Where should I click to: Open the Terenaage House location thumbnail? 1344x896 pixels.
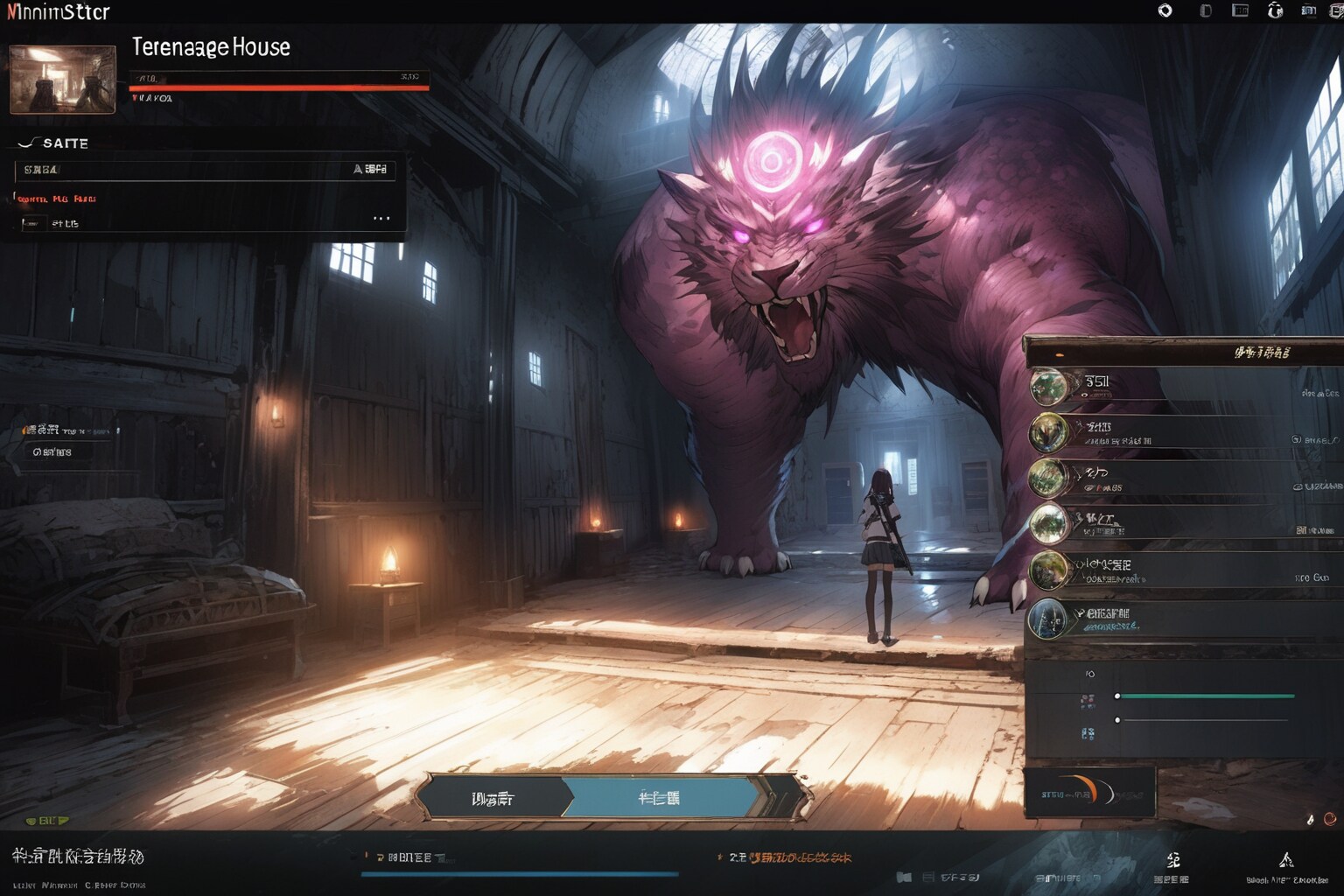pyautogui.click(x=62, y=80)
